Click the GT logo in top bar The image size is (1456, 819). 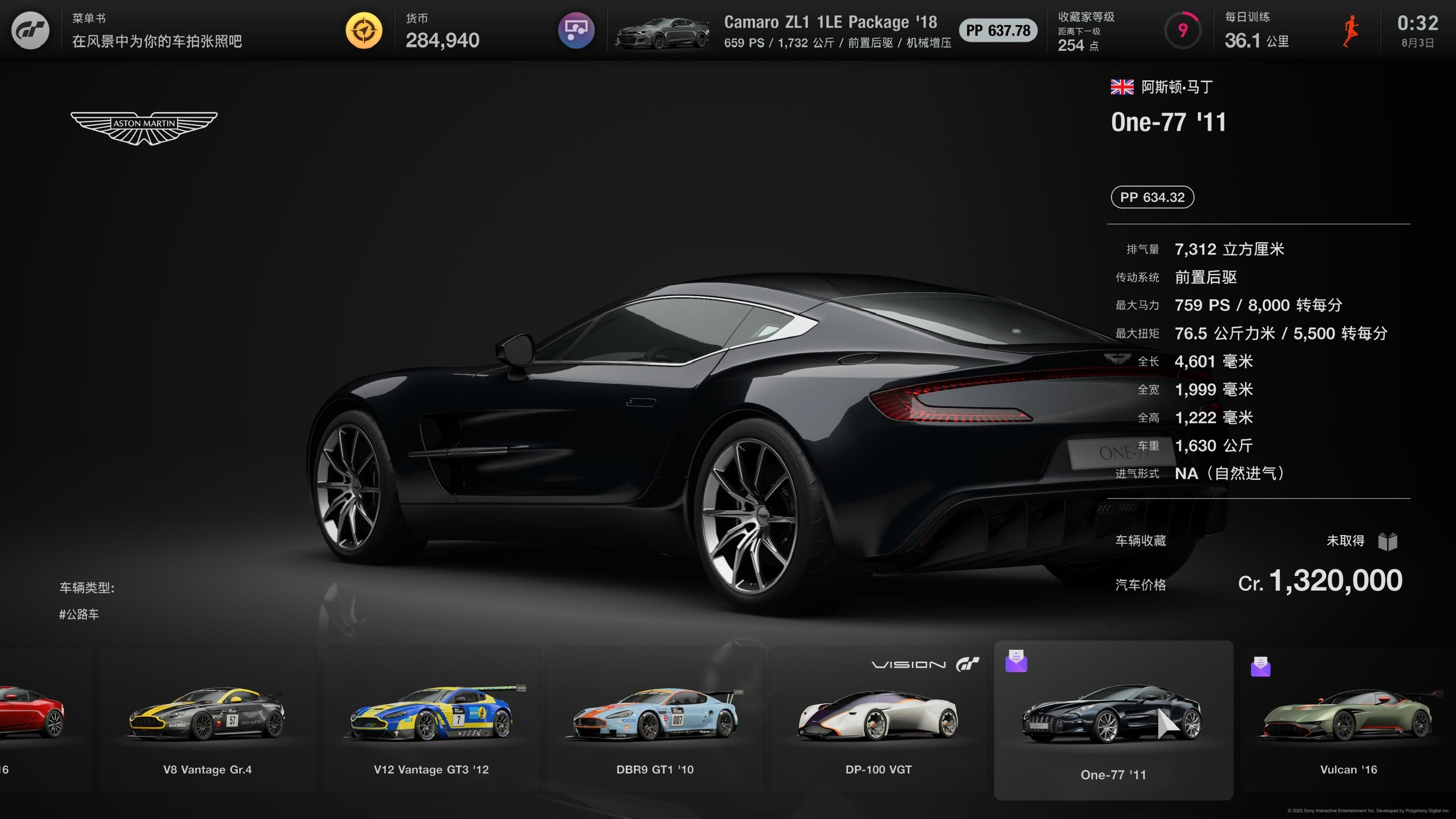coord(31,31)
